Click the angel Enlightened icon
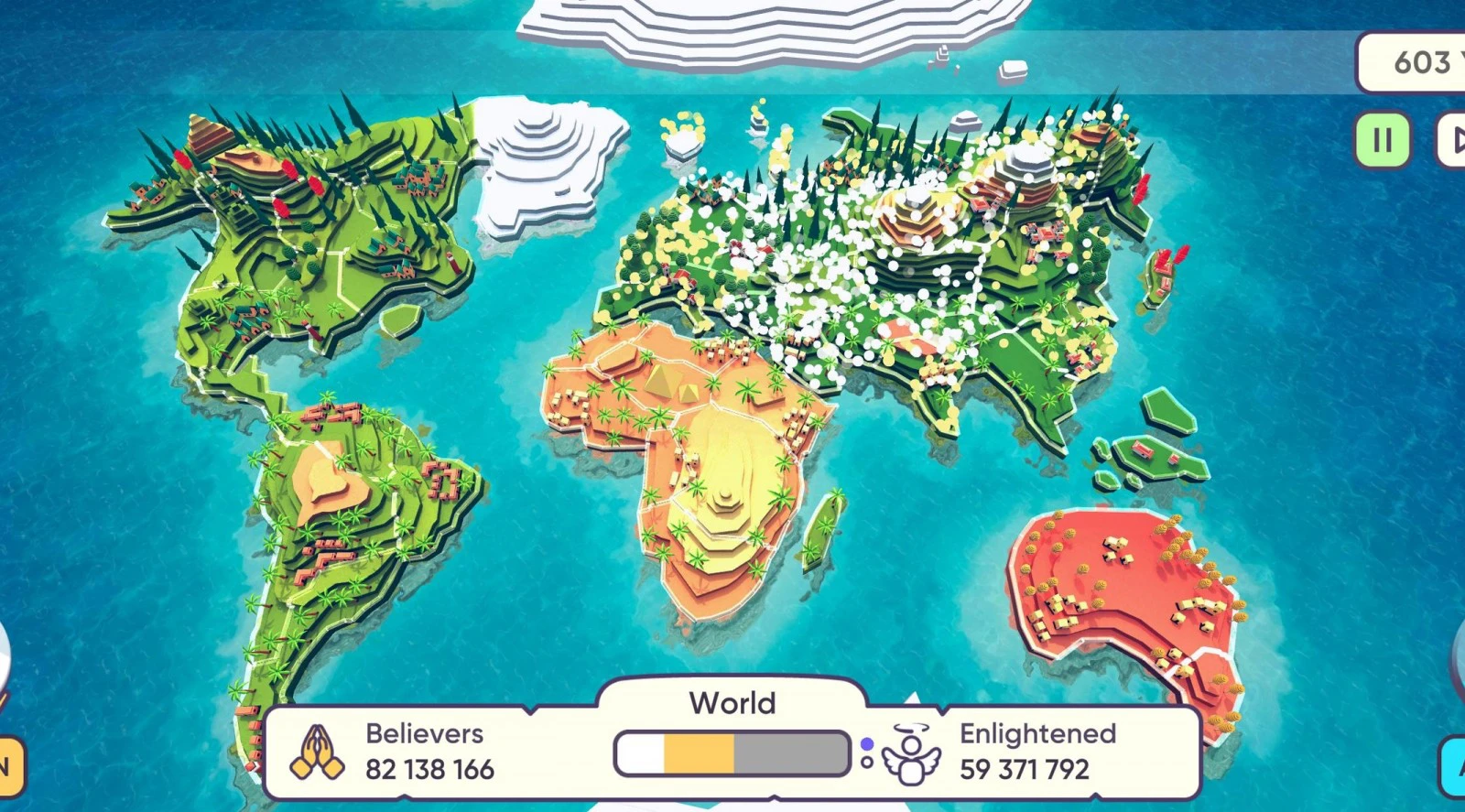This screenshot has height=812, width=1465. click(910, 754)
